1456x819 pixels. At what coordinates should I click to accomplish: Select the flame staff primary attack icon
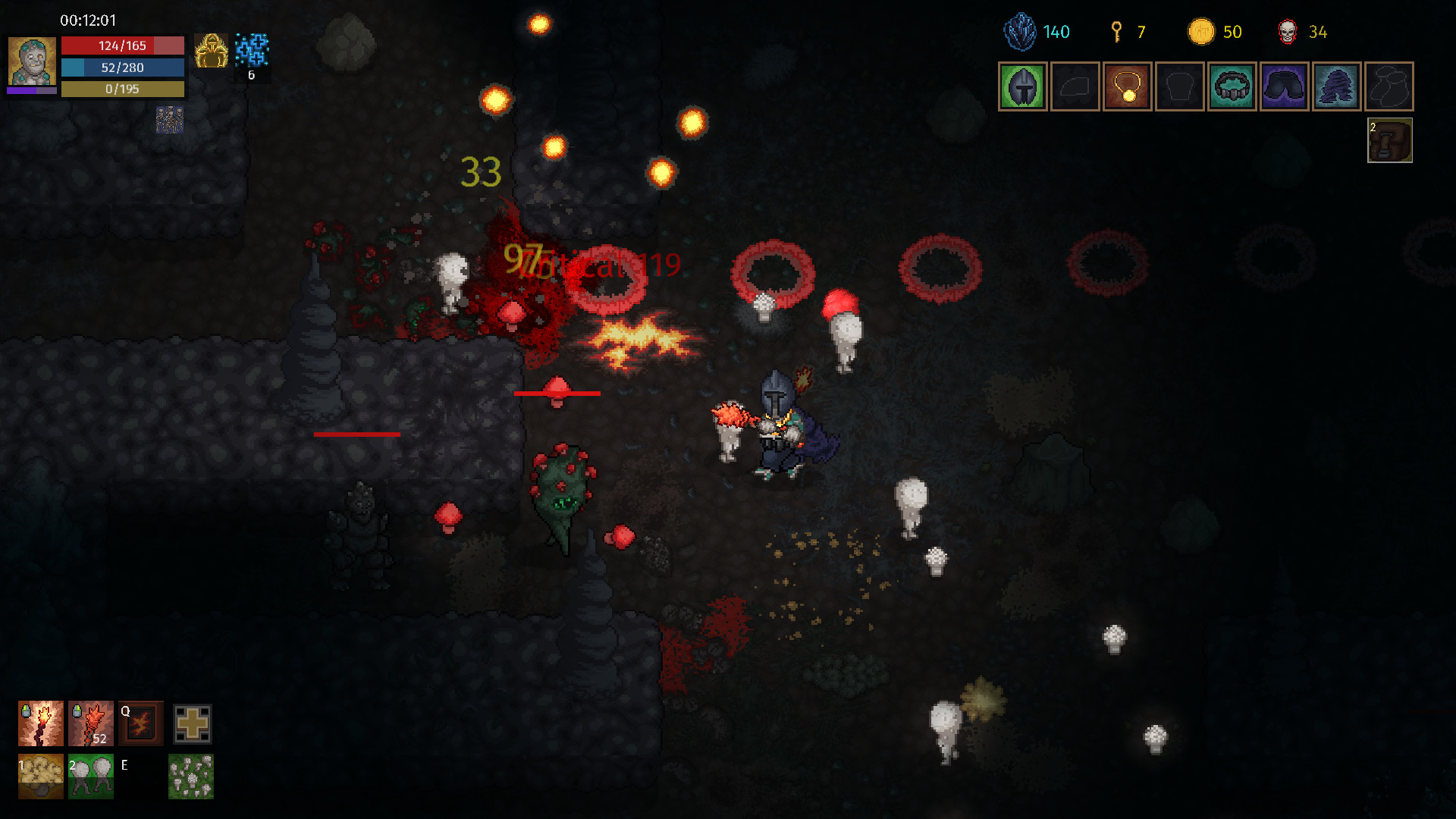pyautogui.click(x=41, y=723)
